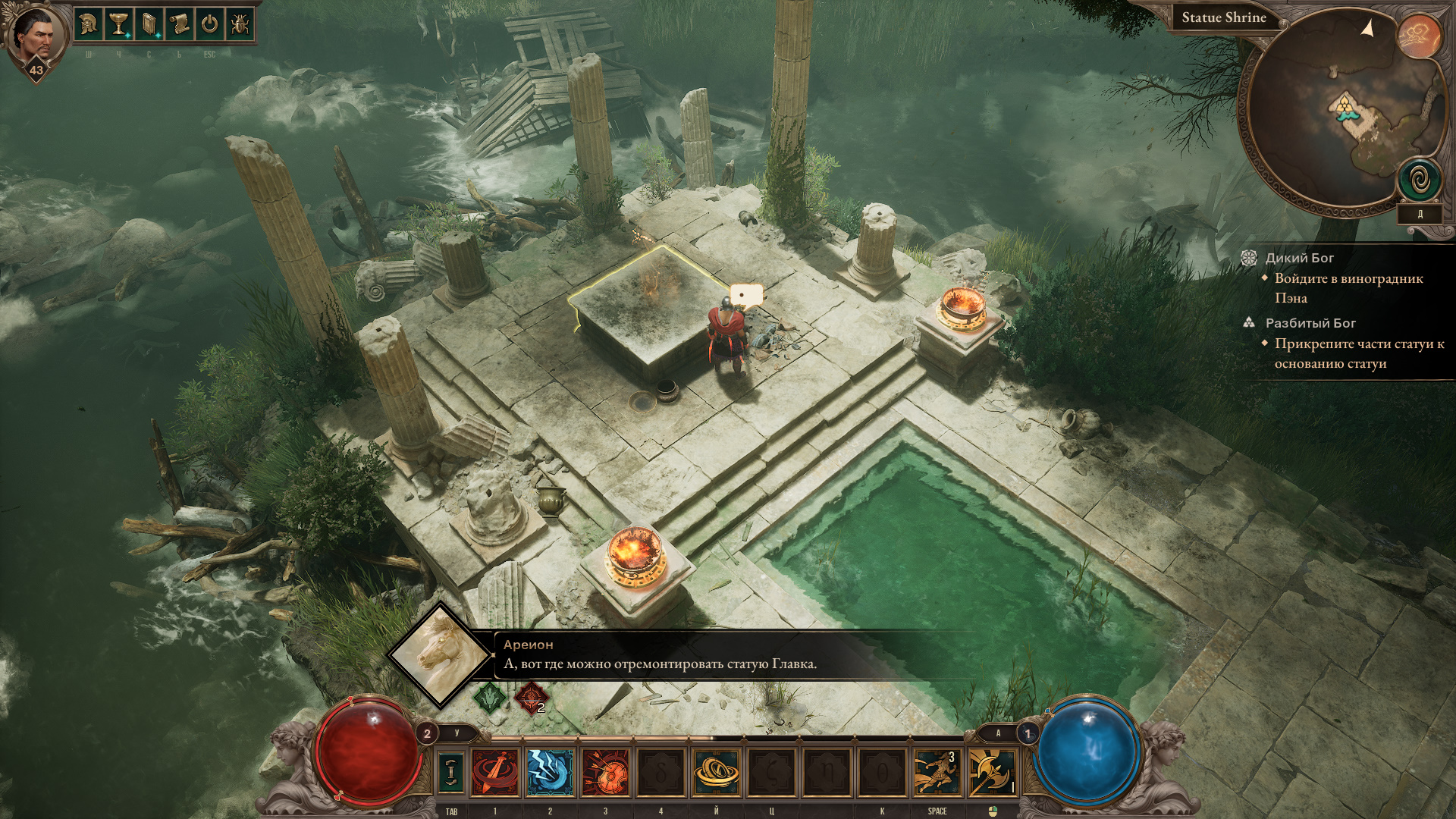Select the Дикий Бог quest tracker entry
Image resolution: width=1456 pixels, height=819 pixels.
(1299, 258)
